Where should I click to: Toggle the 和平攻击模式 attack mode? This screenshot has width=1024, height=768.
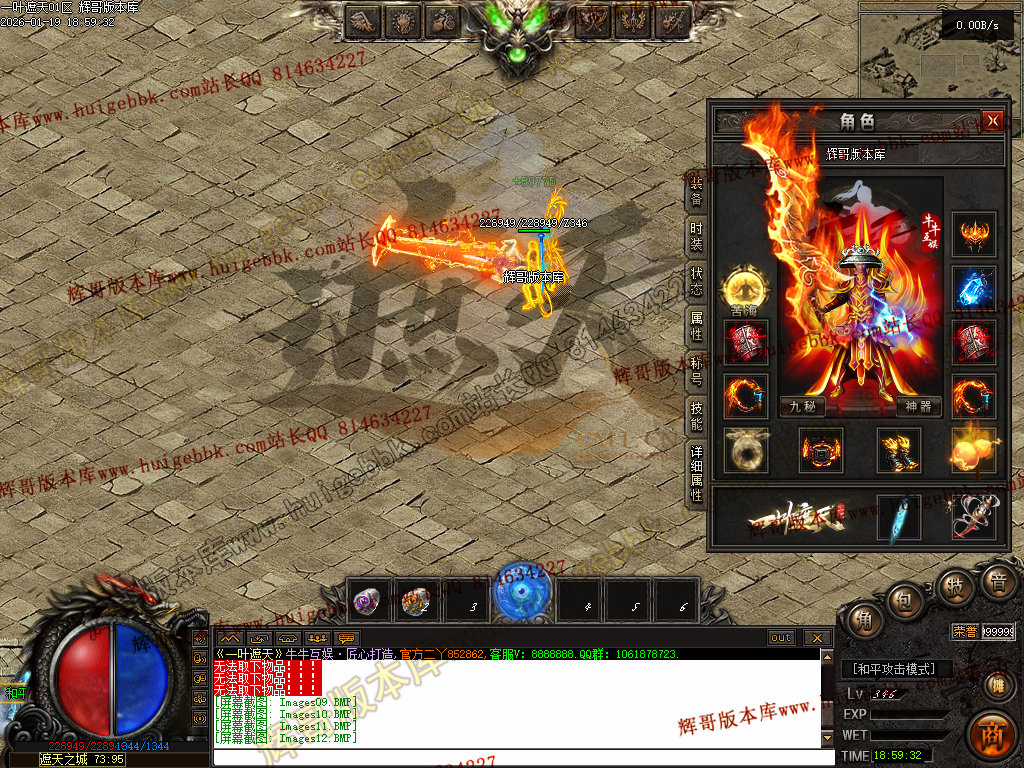[895, 669]
